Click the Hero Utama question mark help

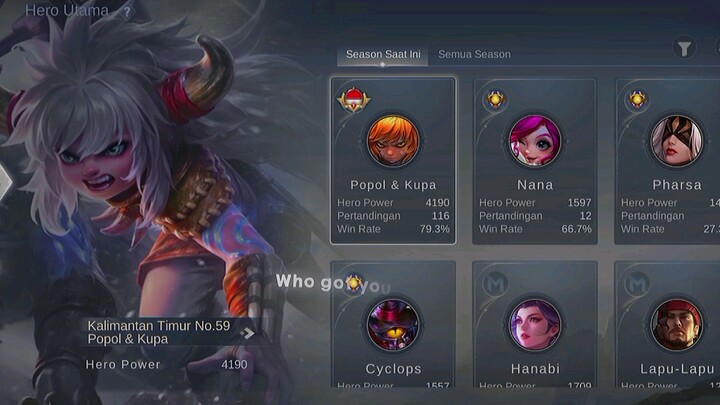[127, 12]
